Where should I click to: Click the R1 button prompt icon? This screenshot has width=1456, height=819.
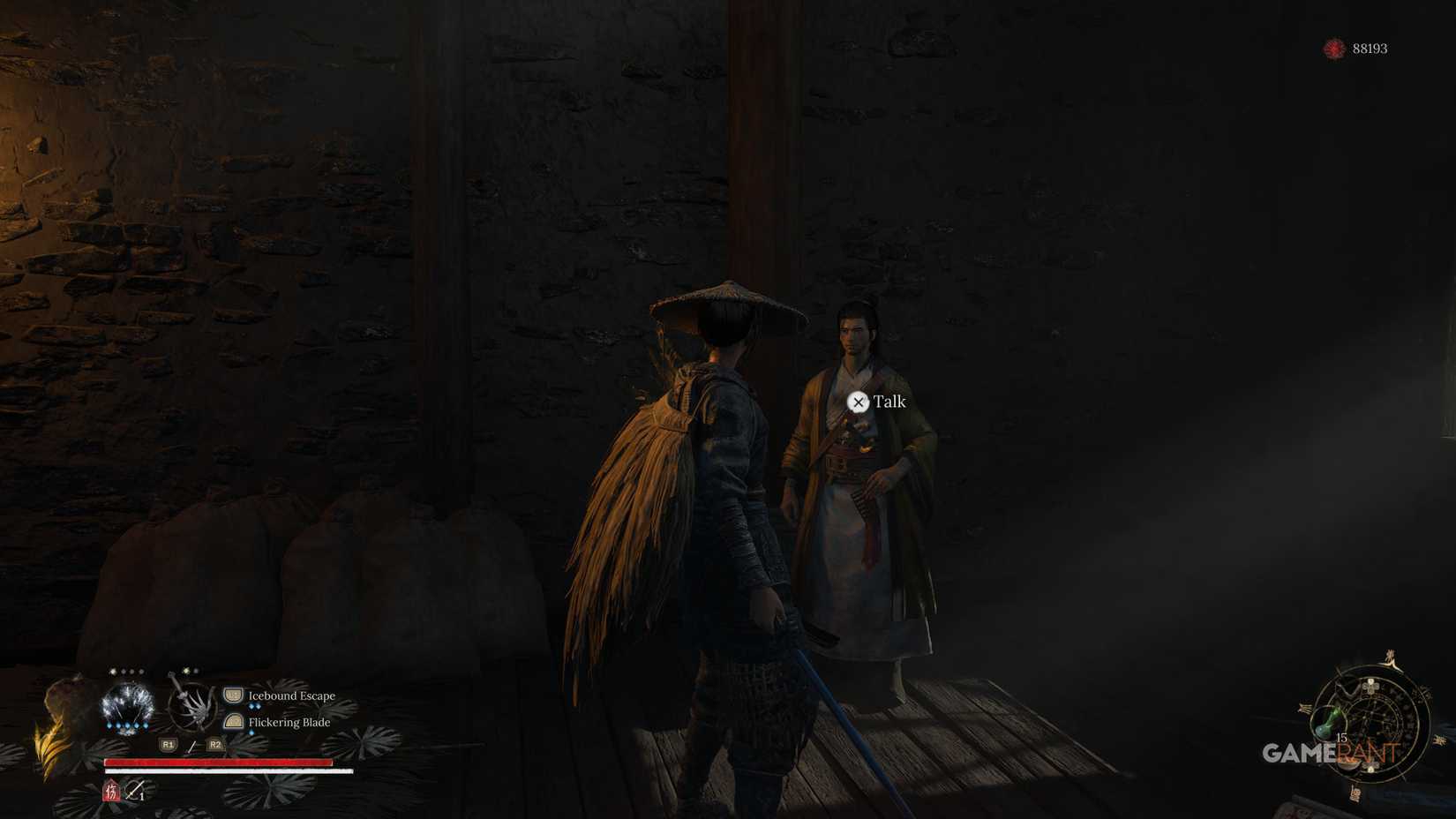[168, 745]
